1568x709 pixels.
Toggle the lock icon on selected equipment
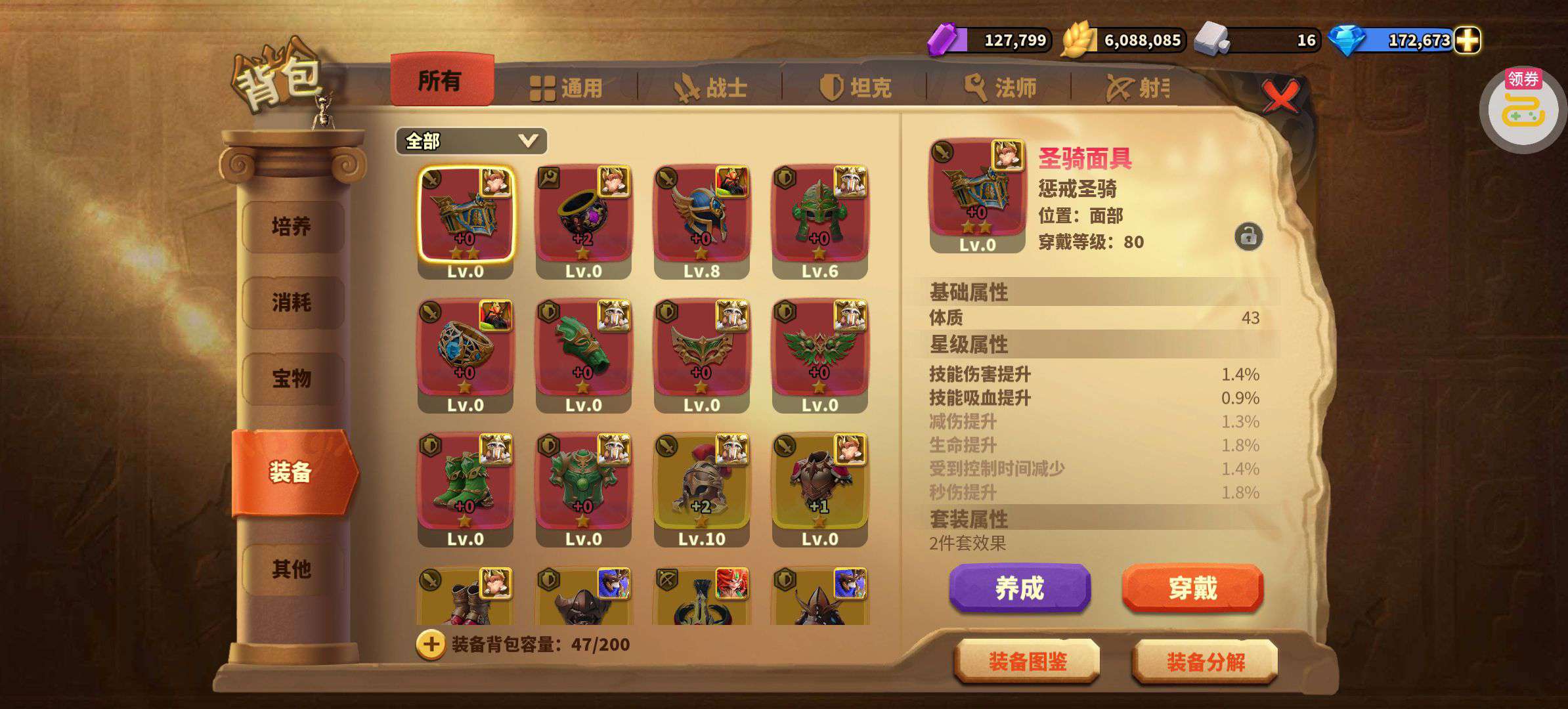(x=1248, y=236)
